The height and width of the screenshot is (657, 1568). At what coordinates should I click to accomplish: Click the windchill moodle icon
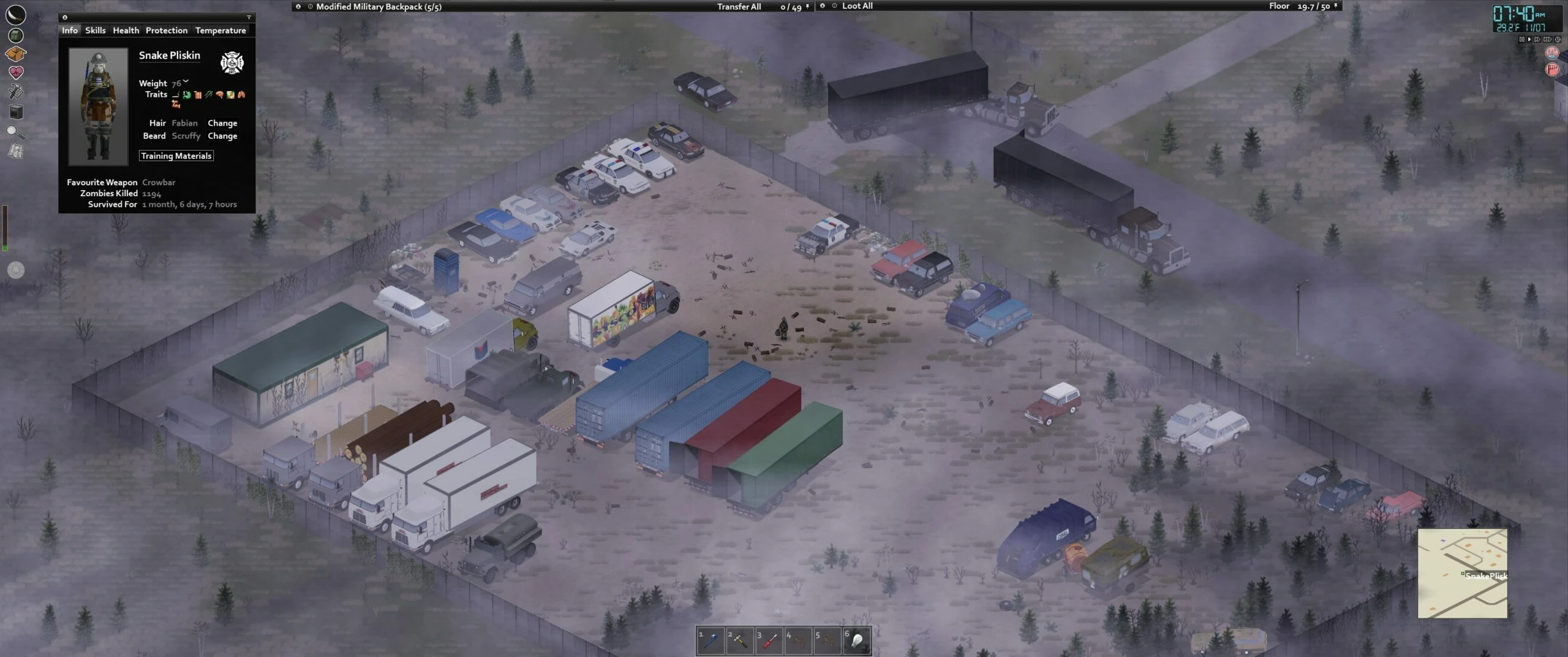(x=1552, y=69)
